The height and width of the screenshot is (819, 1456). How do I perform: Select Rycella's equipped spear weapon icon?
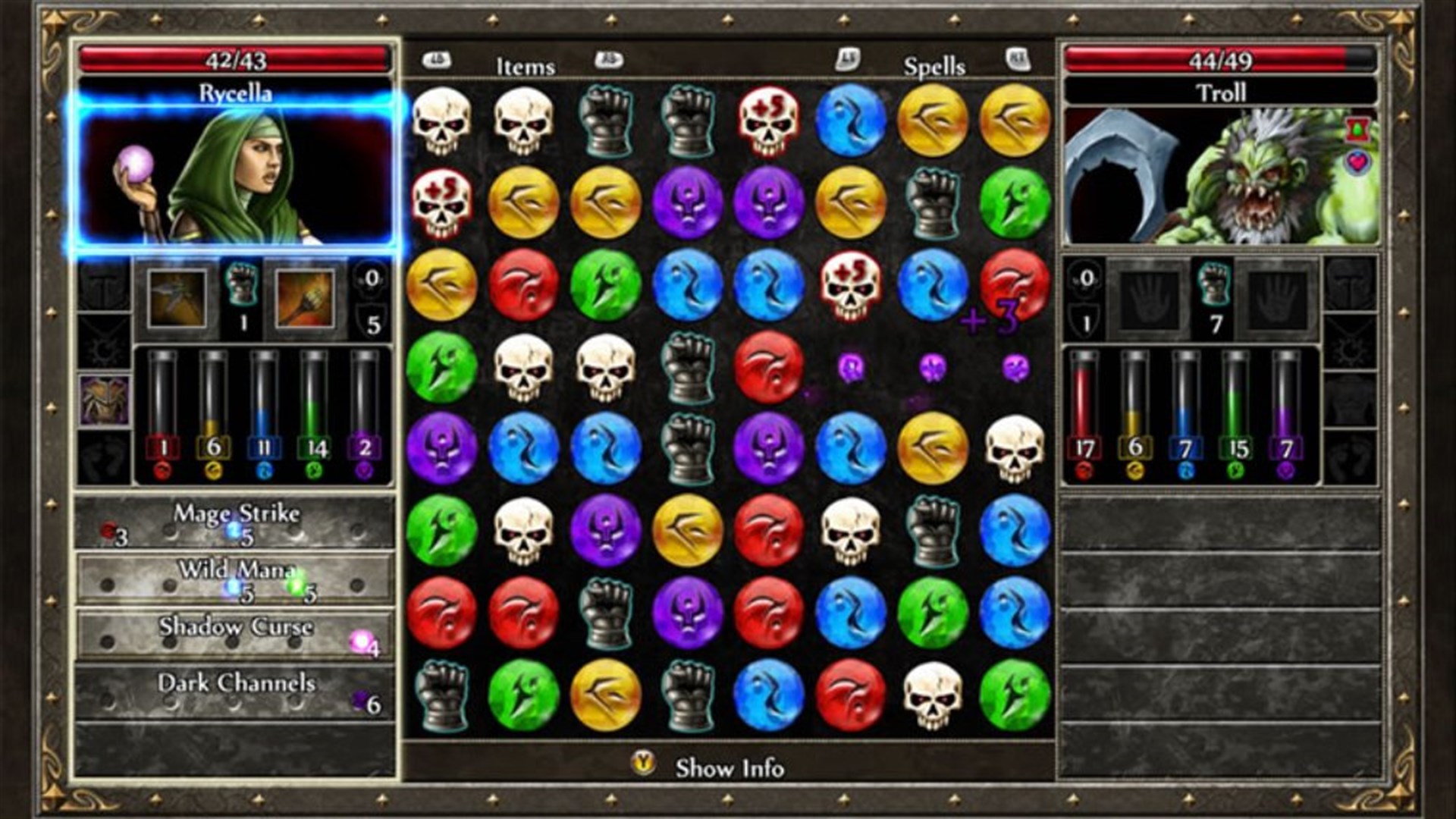pyautogui.click(x=177, y=299)
